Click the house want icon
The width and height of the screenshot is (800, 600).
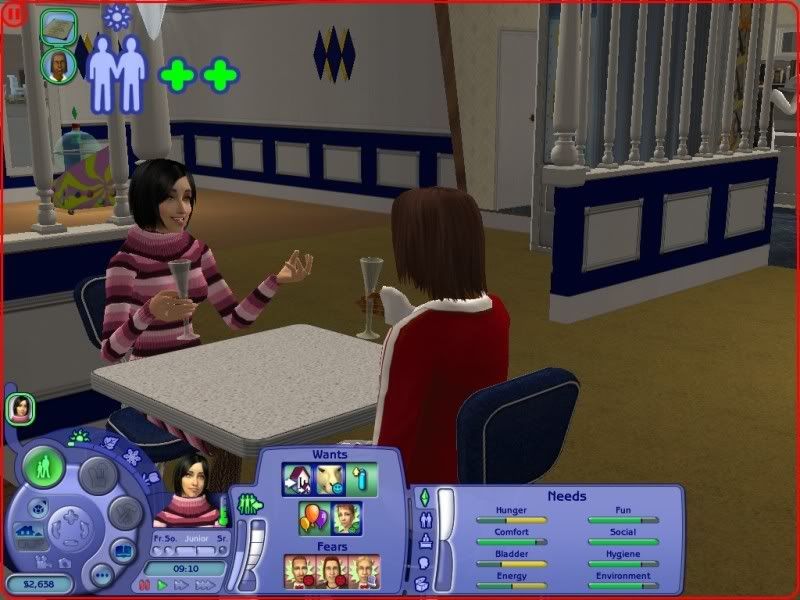297,480
